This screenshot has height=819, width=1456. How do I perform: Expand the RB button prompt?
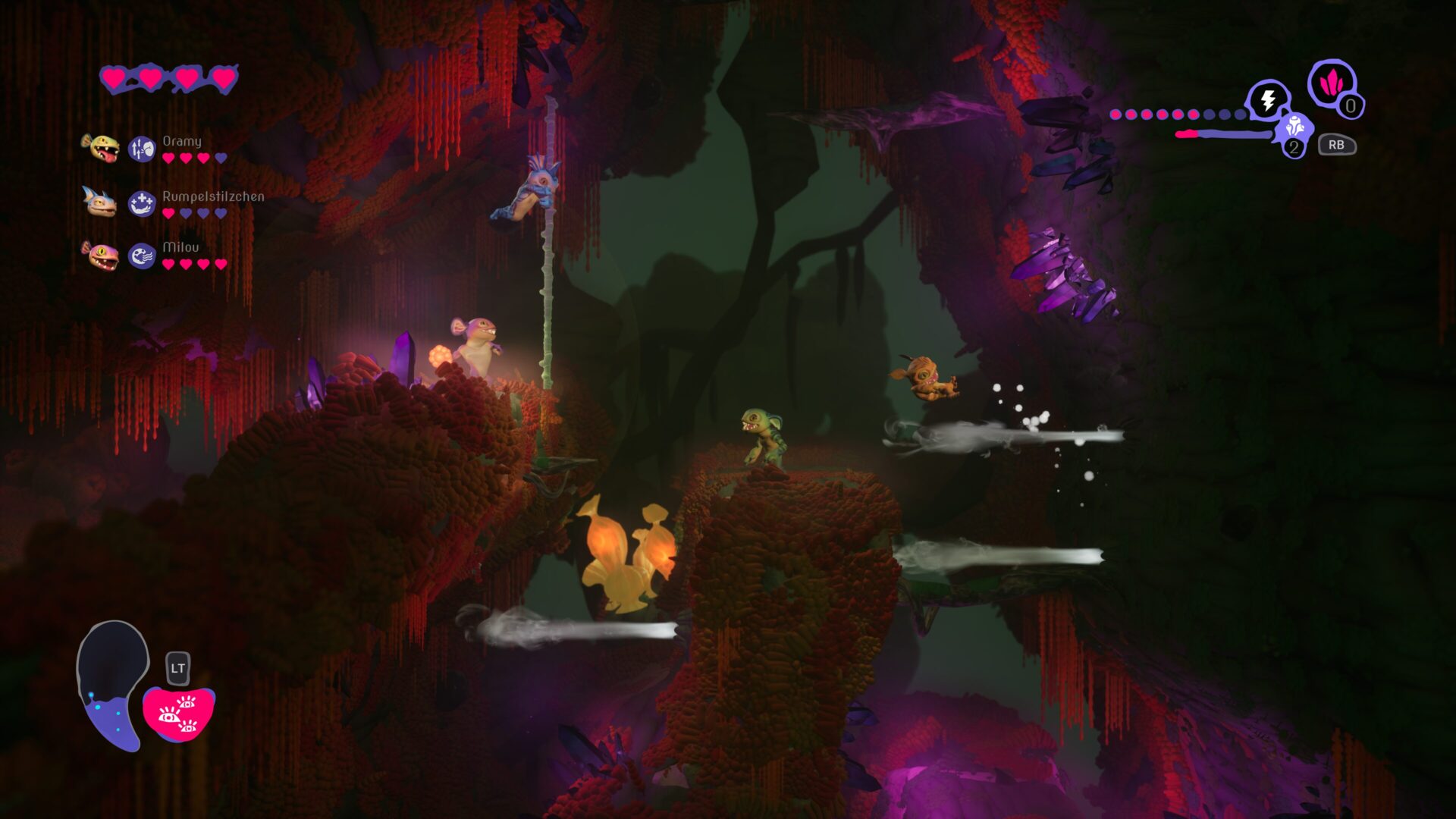(x=1337, y=144)
